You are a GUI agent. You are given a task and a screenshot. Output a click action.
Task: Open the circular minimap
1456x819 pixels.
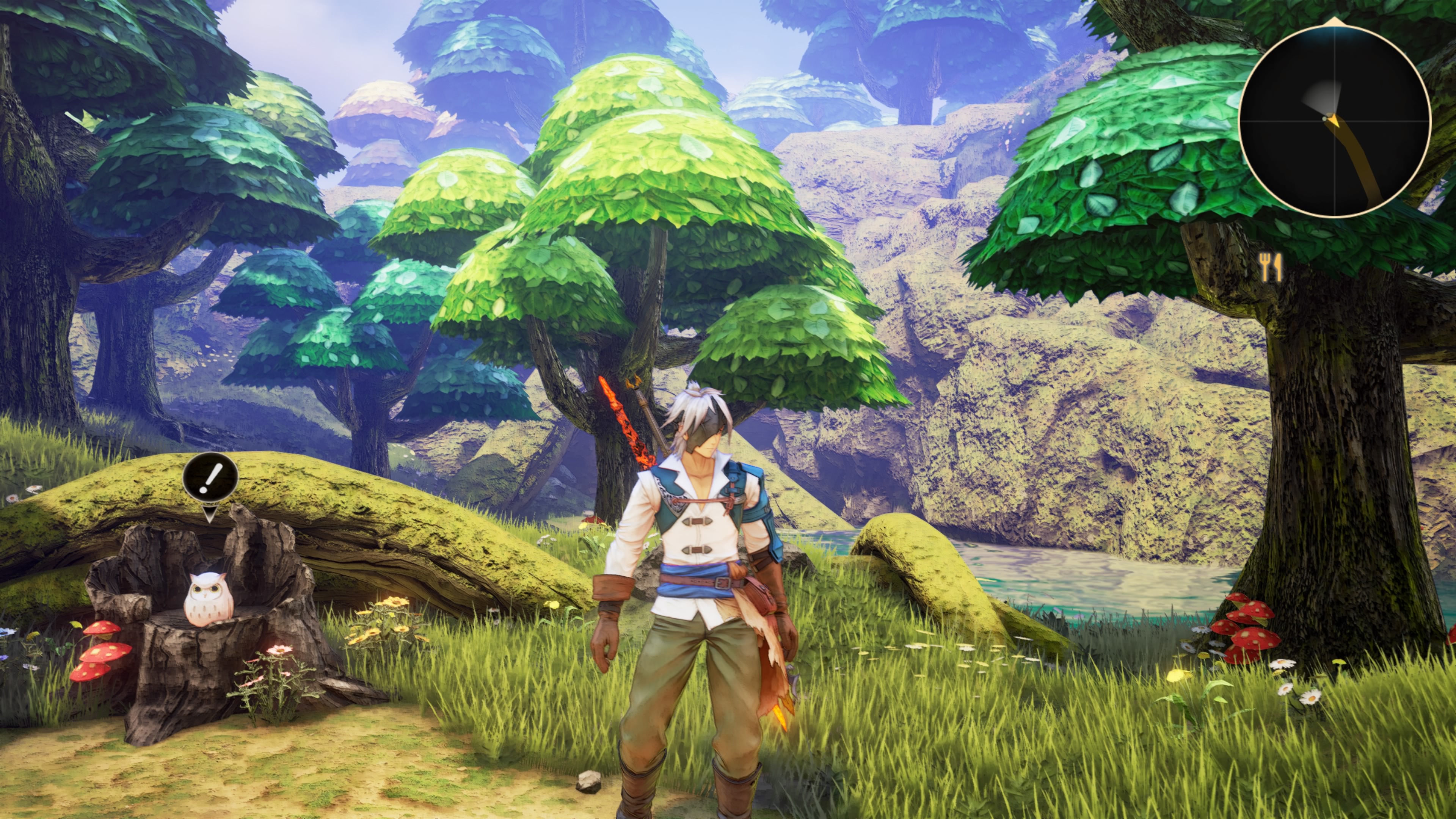[x=1334, y=121]
